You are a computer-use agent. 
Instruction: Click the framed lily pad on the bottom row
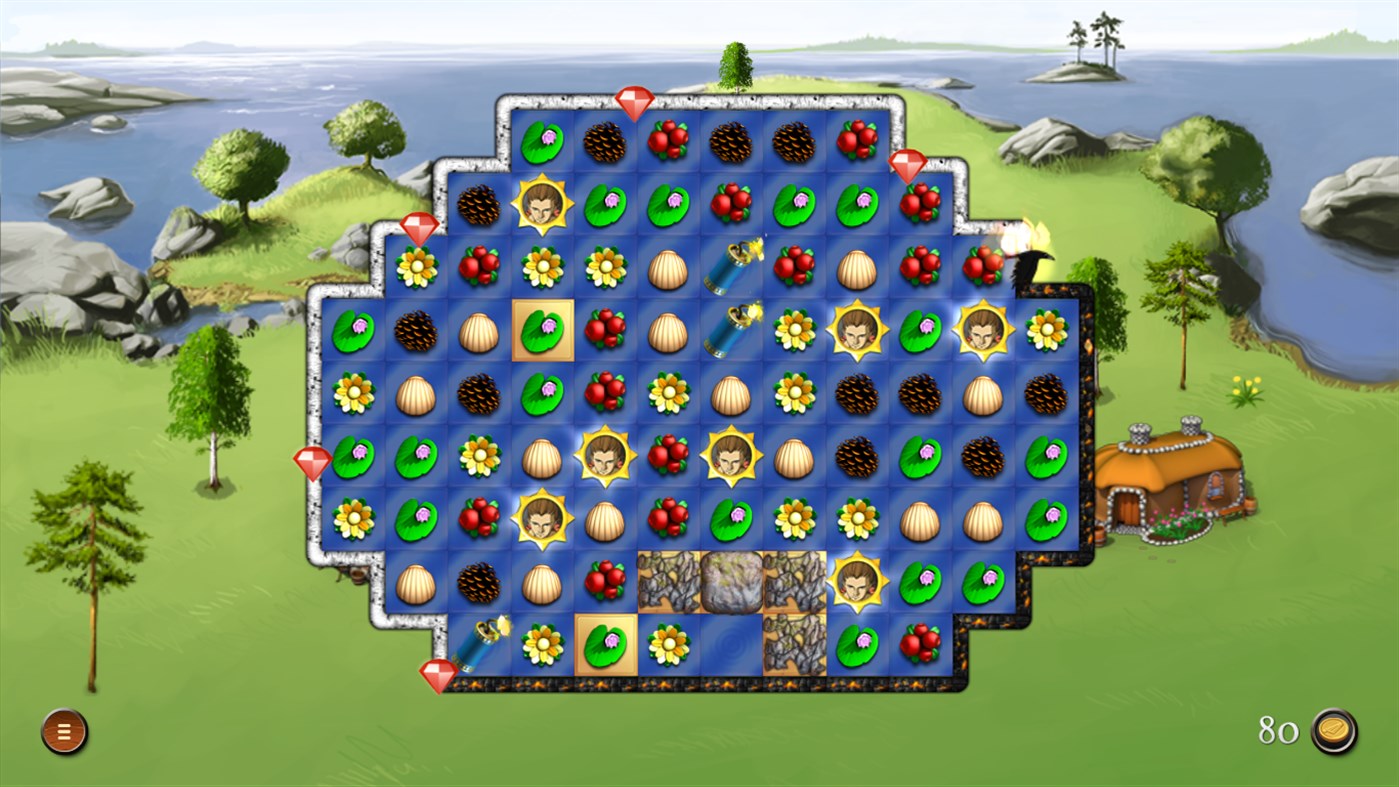click(604, 643)
